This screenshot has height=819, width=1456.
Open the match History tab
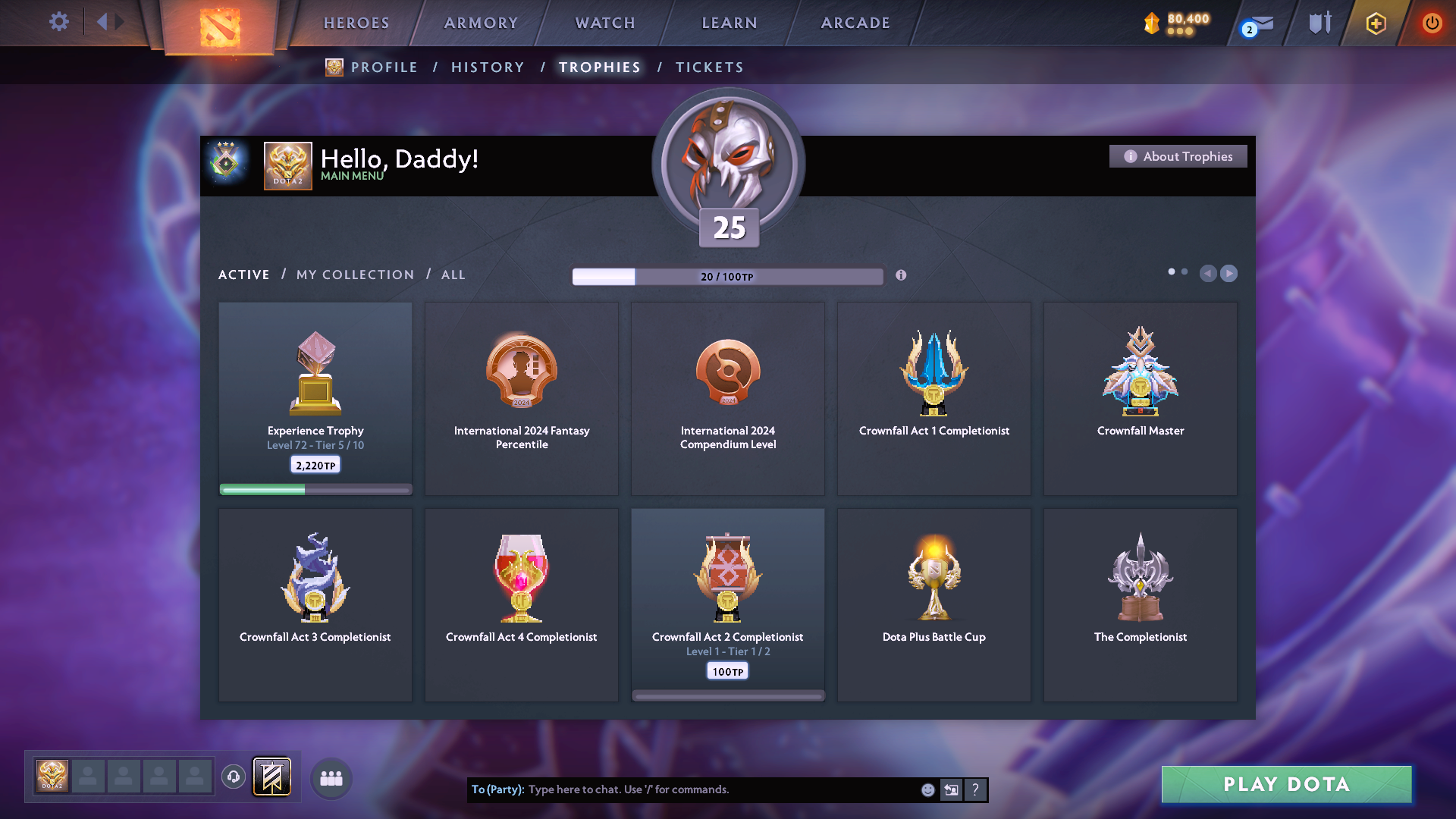pyautogui.click(x=488, y=67)
